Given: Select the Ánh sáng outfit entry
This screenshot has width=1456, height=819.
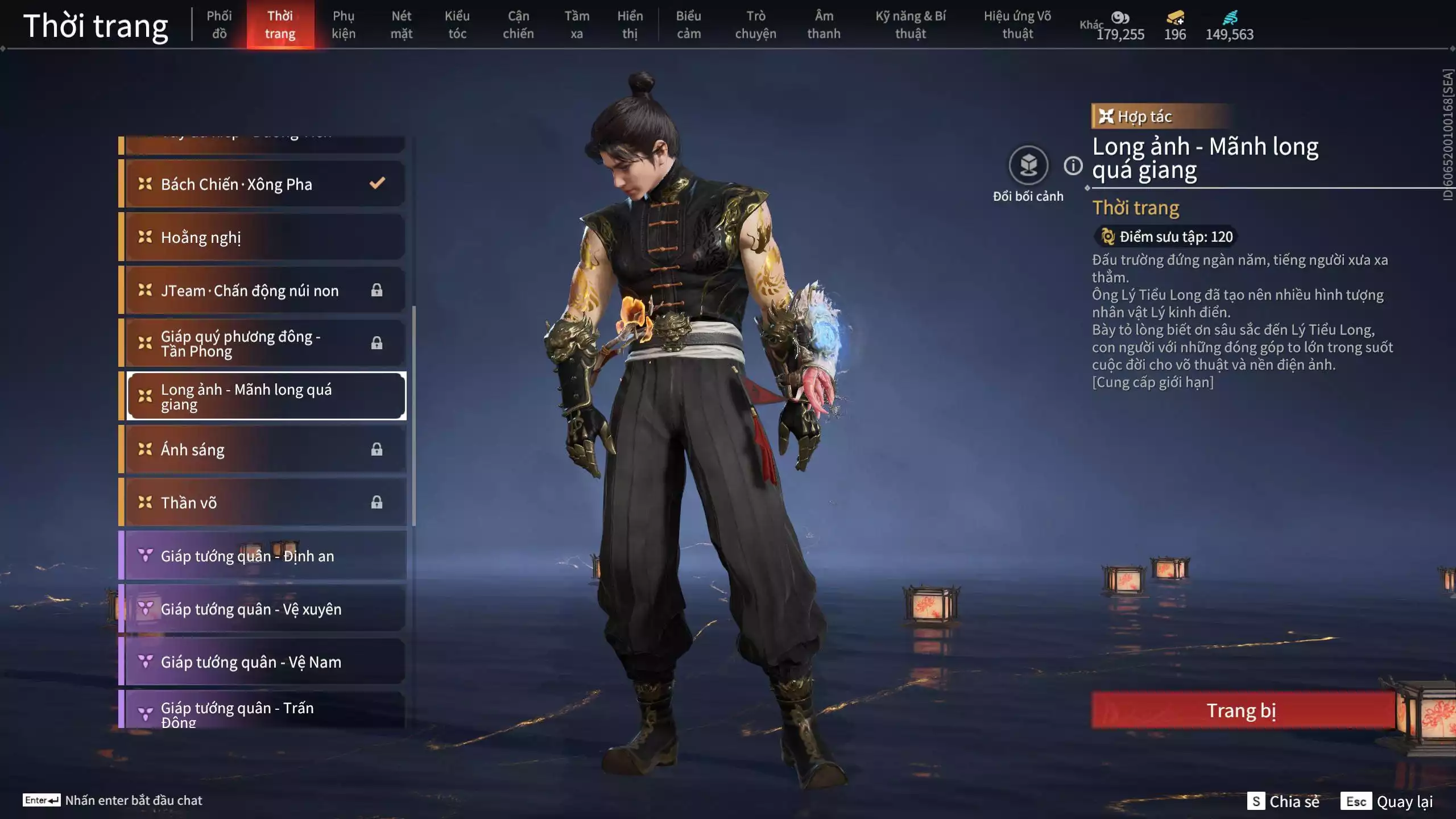Looking at the screenshot, I should 265,449.
